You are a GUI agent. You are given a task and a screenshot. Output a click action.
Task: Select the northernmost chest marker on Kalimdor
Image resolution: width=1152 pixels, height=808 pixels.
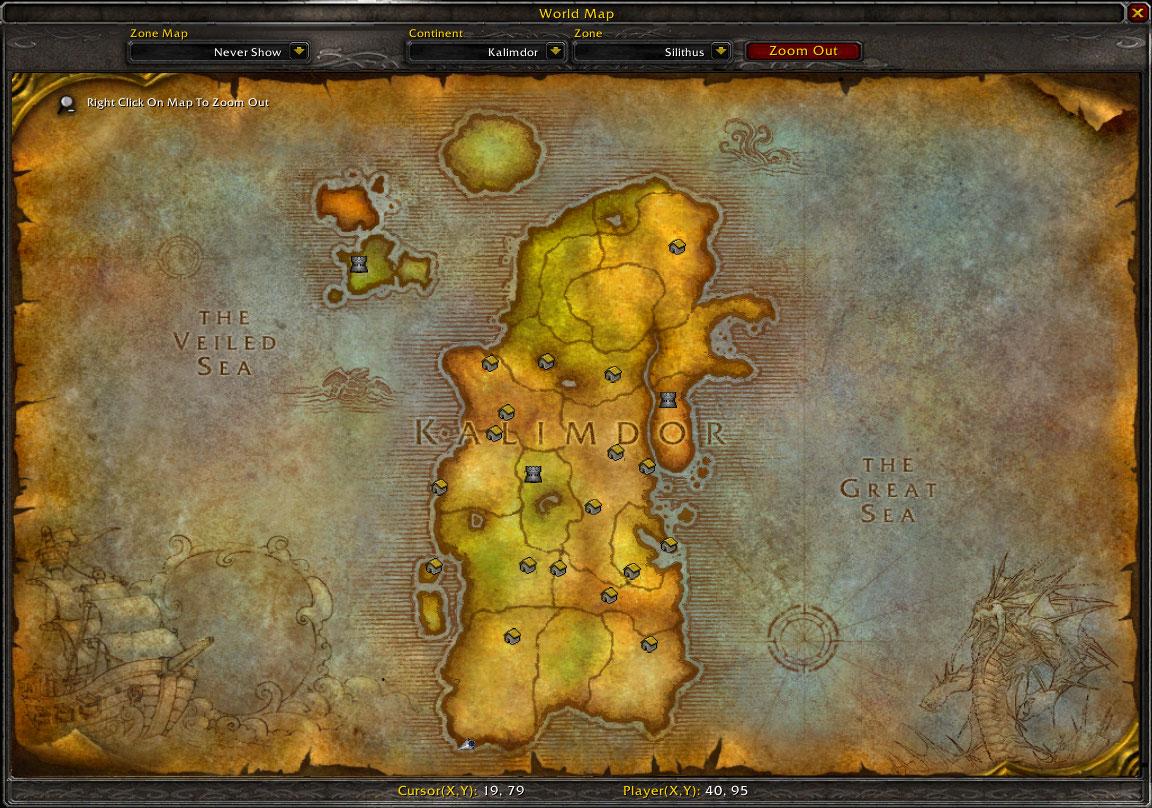point(677,247)
